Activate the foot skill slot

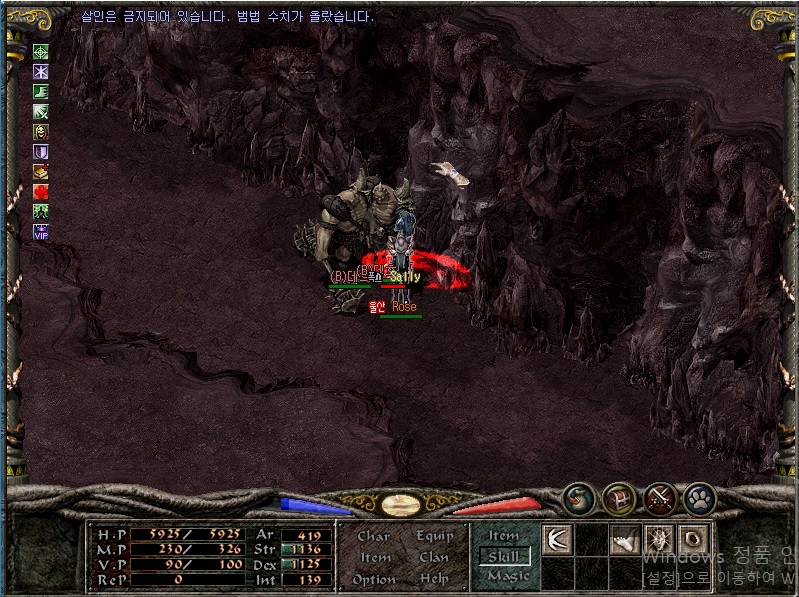pos(624,538)
